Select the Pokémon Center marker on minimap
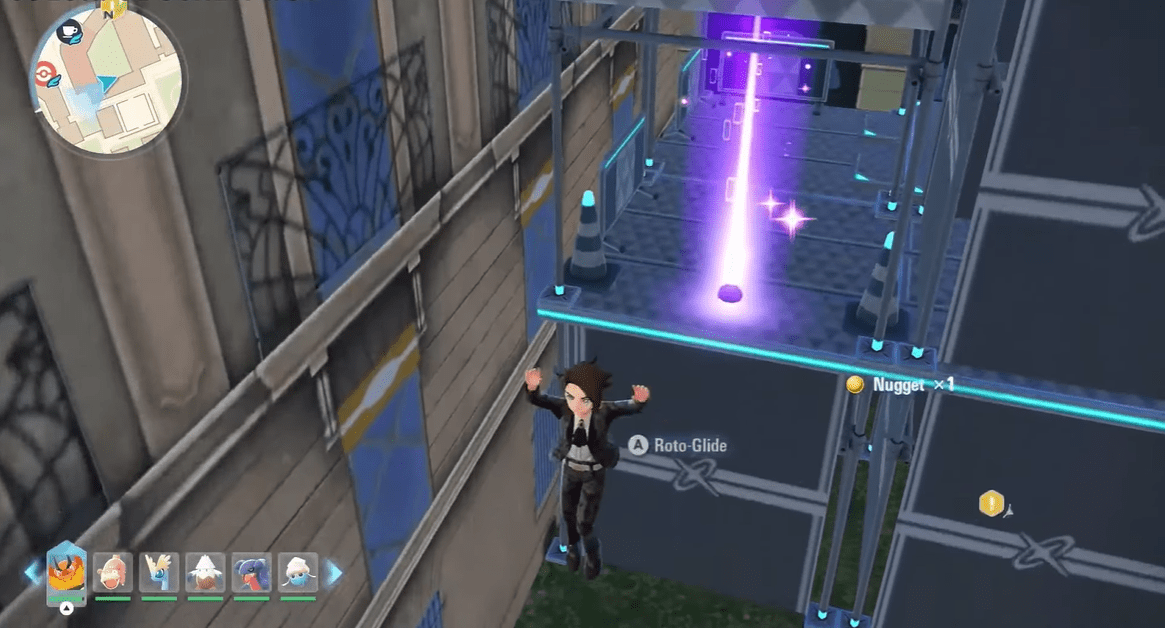Screen dimensions: 1165x628 tap(44, 74)
